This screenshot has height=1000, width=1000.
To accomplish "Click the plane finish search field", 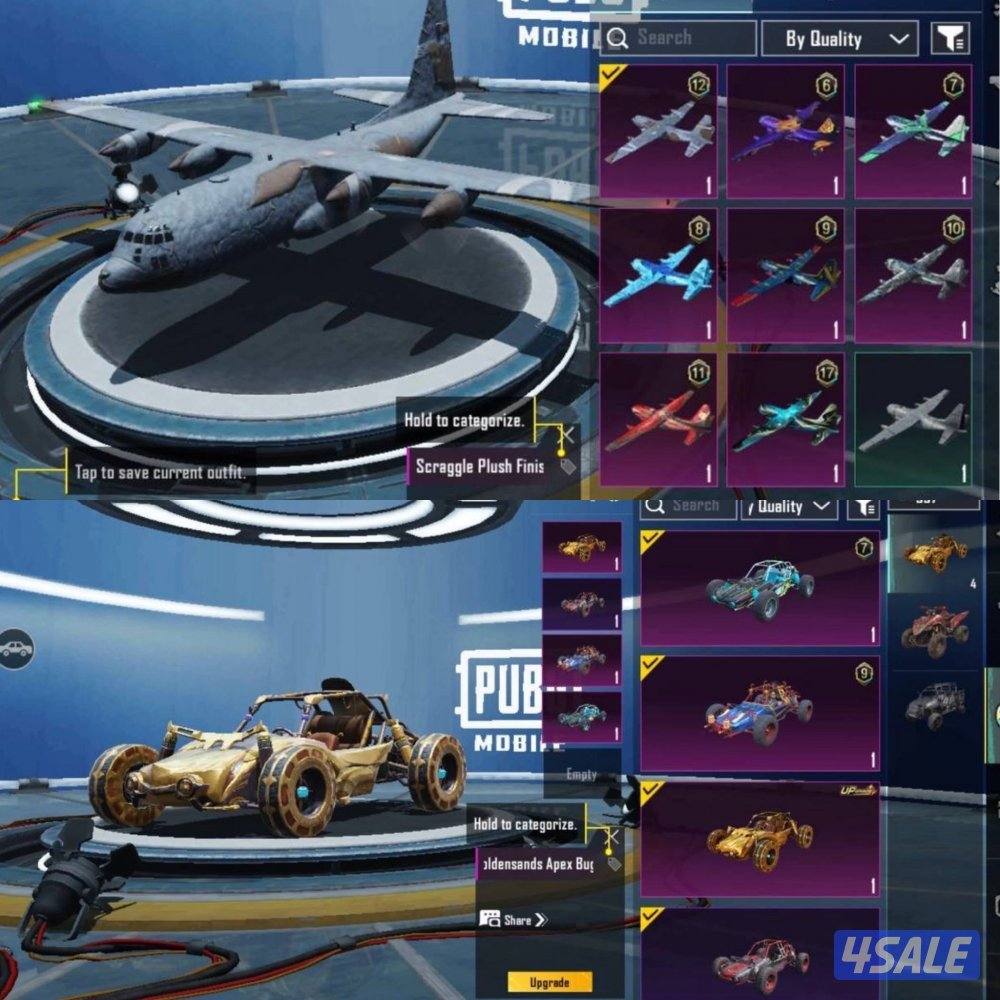I will (x=679, y=38).
